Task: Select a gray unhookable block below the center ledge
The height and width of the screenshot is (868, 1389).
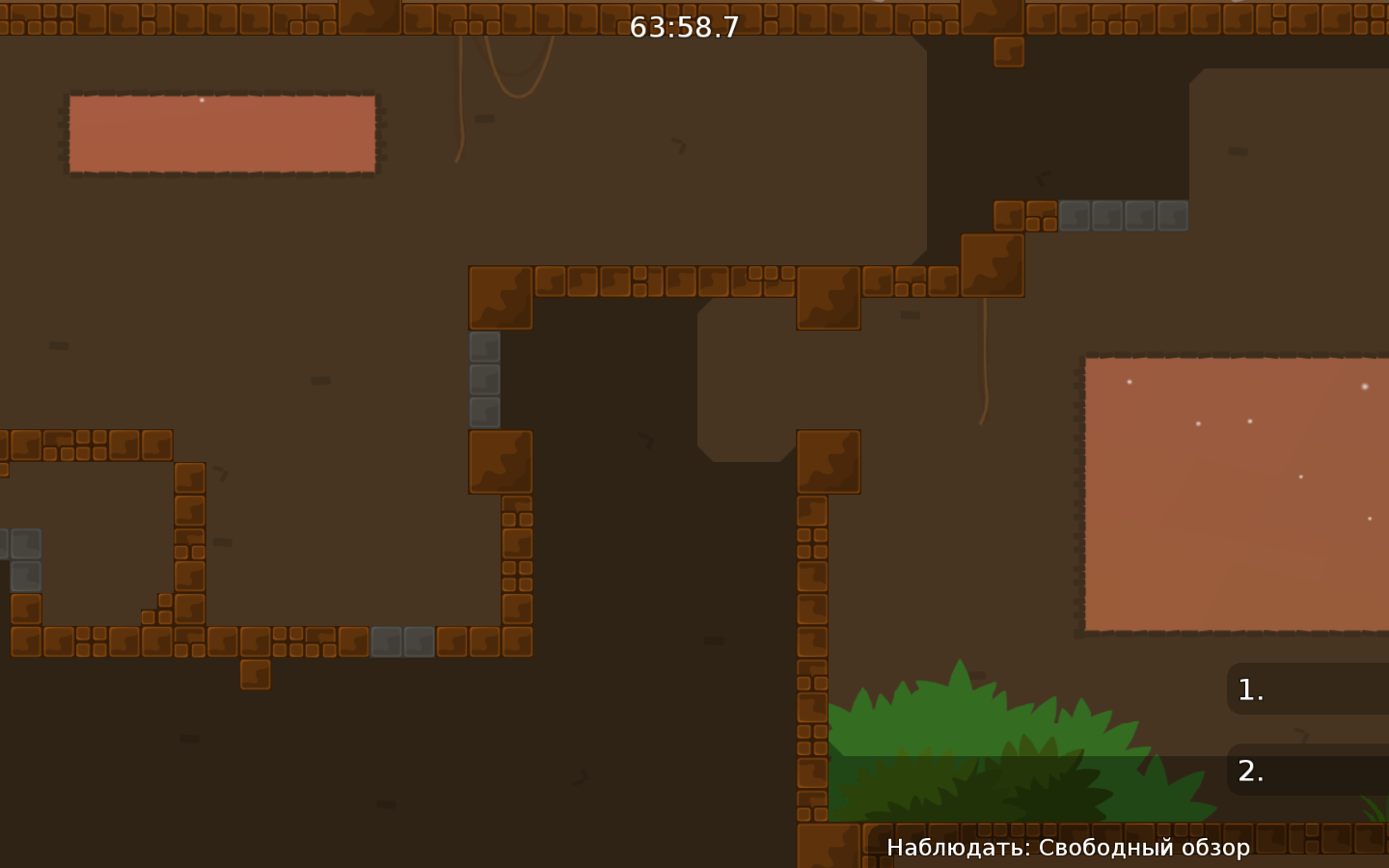Action: (x=485, y=378)
